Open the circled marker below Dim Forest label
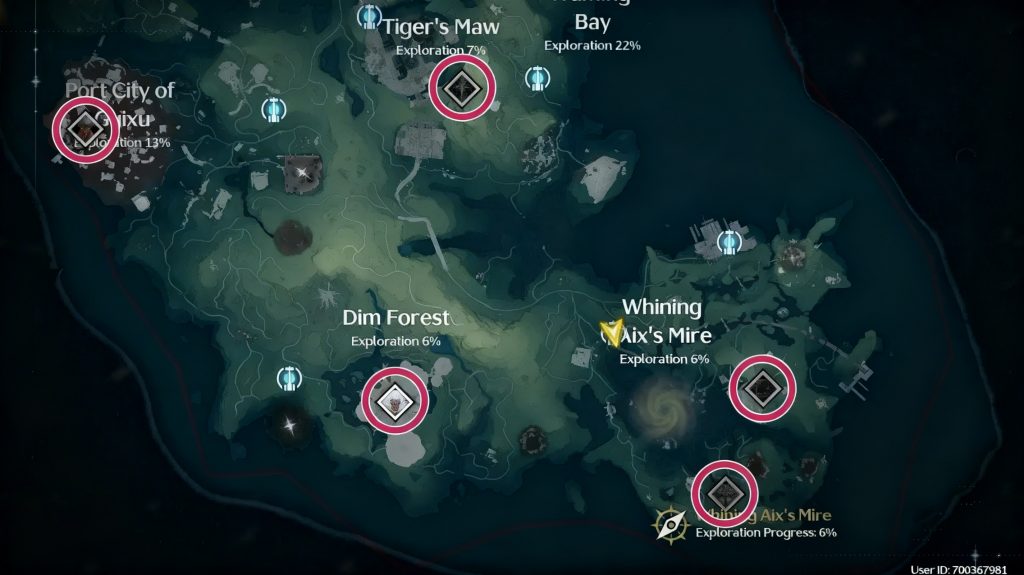This screenshot has height=575, width=1024. tap(395, 402)
